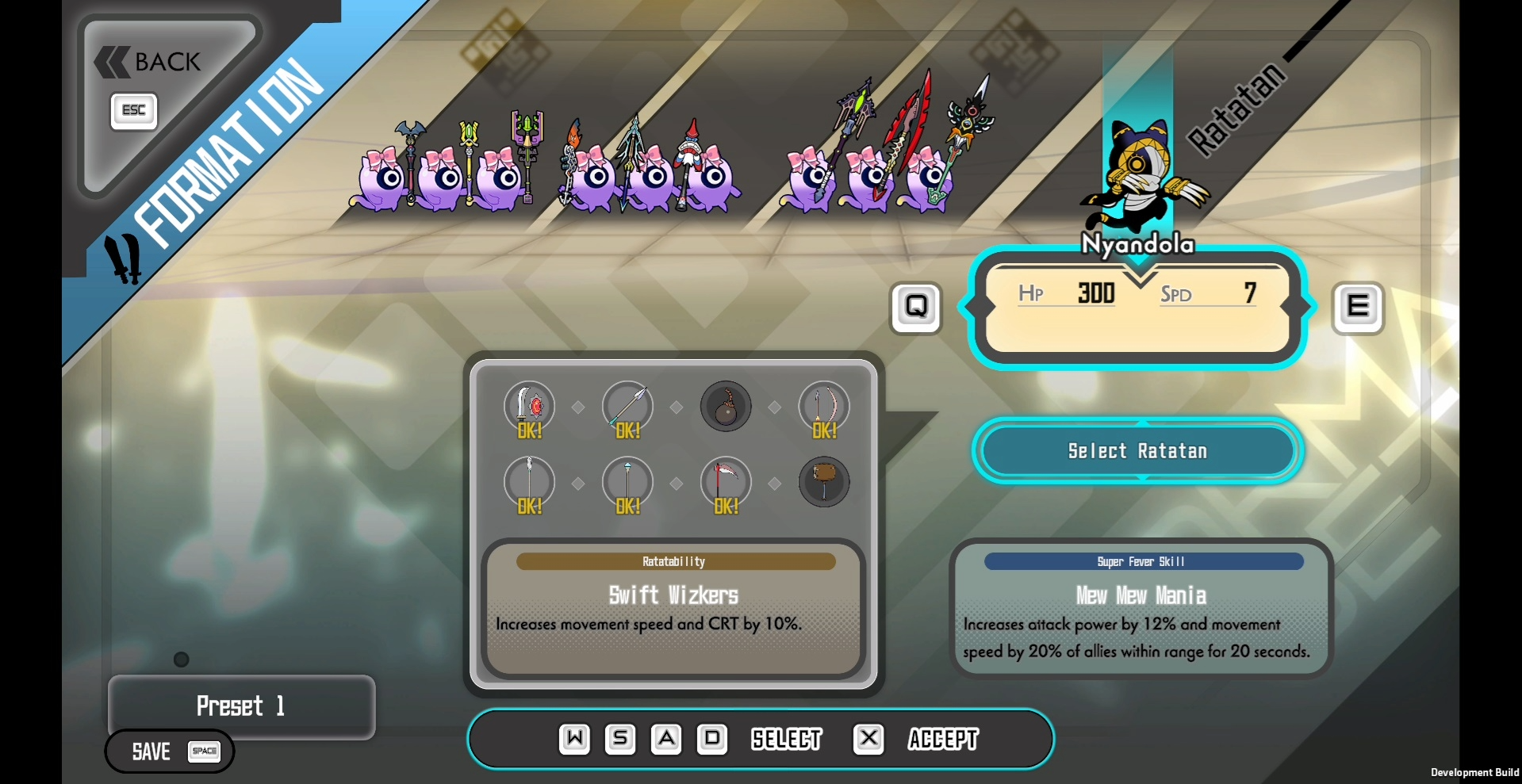Screen dimensions: 1522x784
Task: Save the current formation
Action: 170,751
